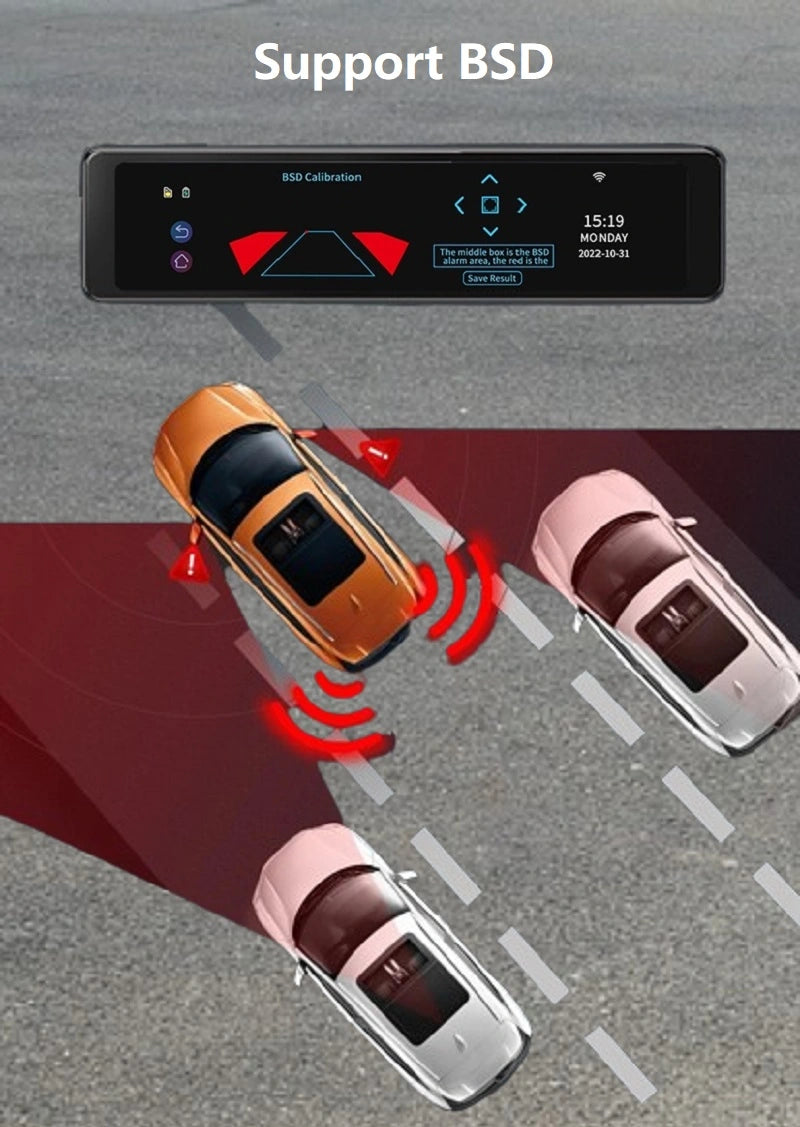Tap the blue back arrow icon
Viewport: 800px width, 1127px height.
coord(181,232)
